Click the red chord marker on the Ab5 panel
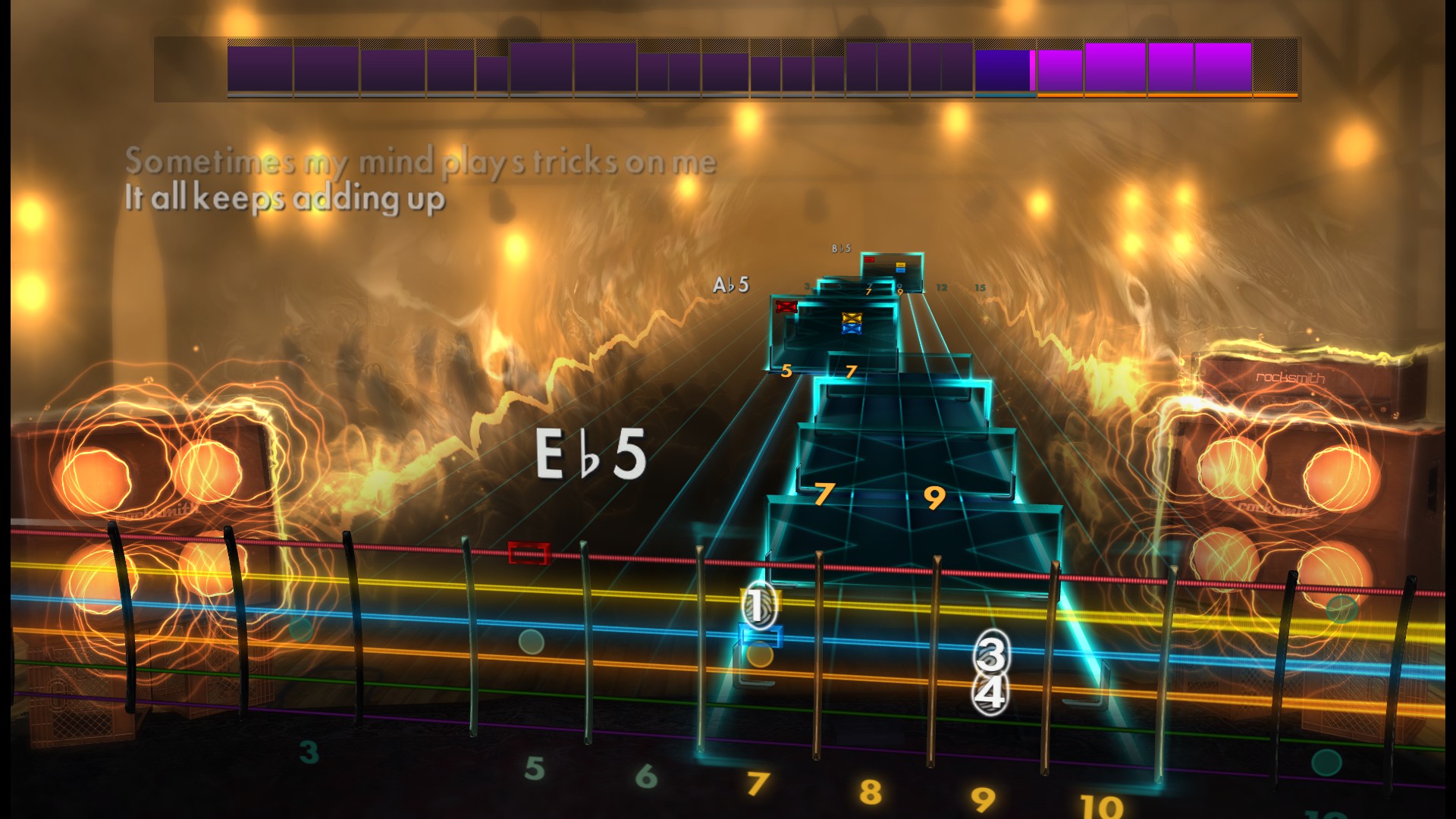The width and height of the screenshot is (1456, 819). point(785,306)
